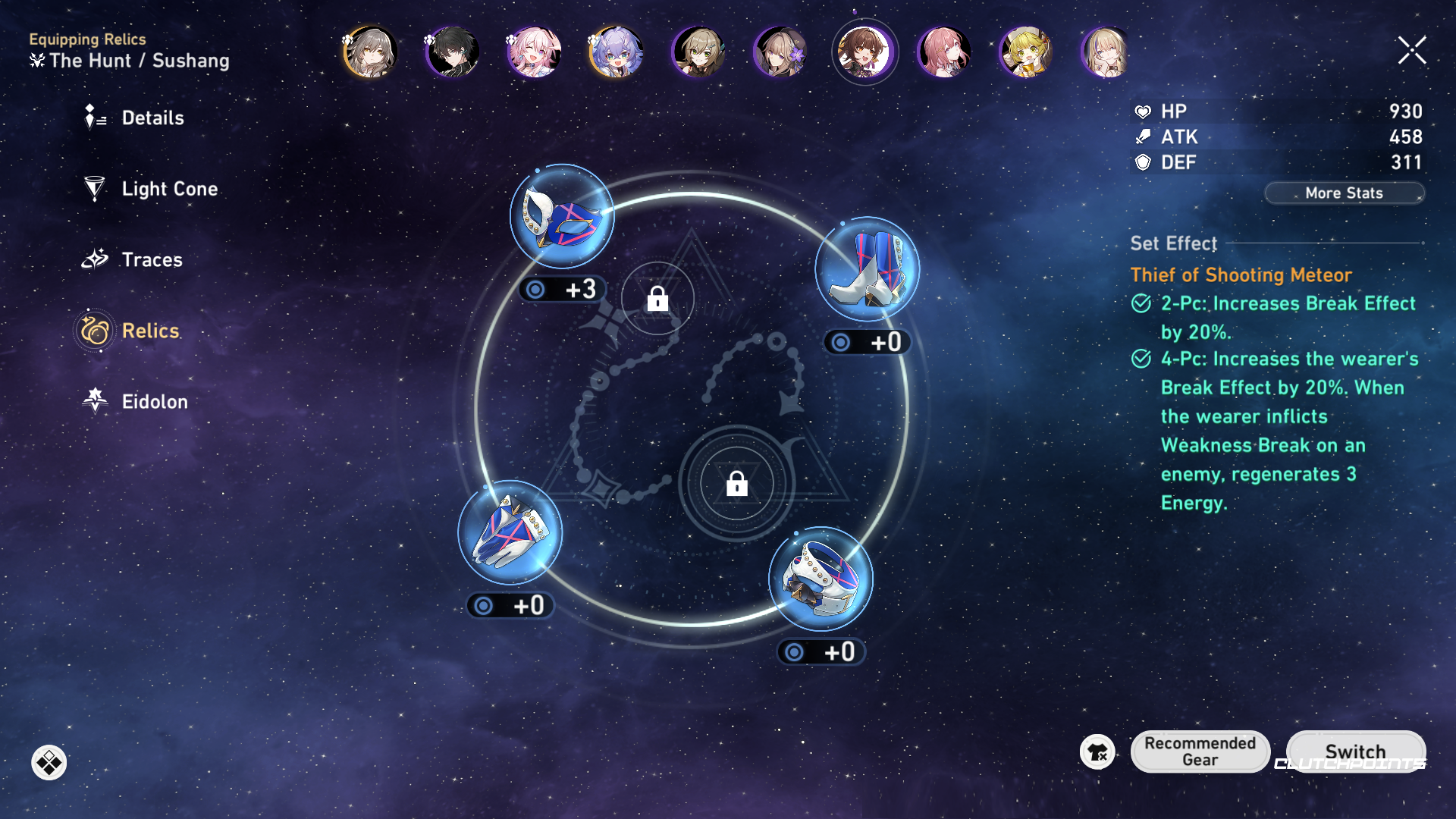Select the Relics tab
Screen dimensions: 1456x819
click(x=149, y=331)
